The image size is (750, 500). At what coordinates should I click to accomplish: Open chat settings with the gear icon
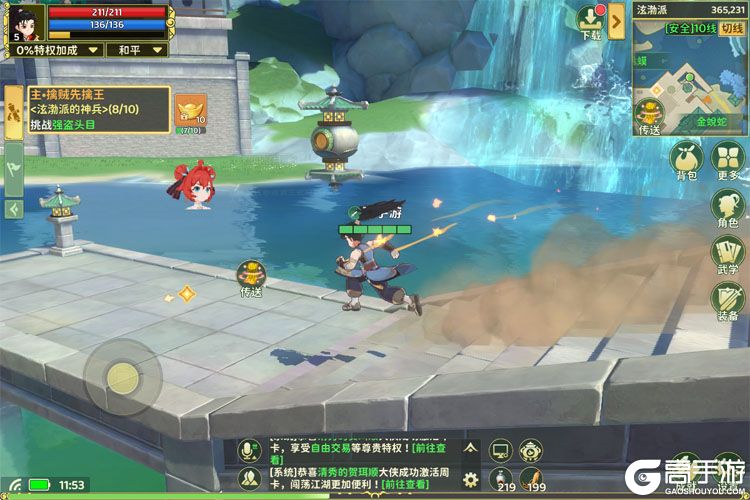[470, 479]
